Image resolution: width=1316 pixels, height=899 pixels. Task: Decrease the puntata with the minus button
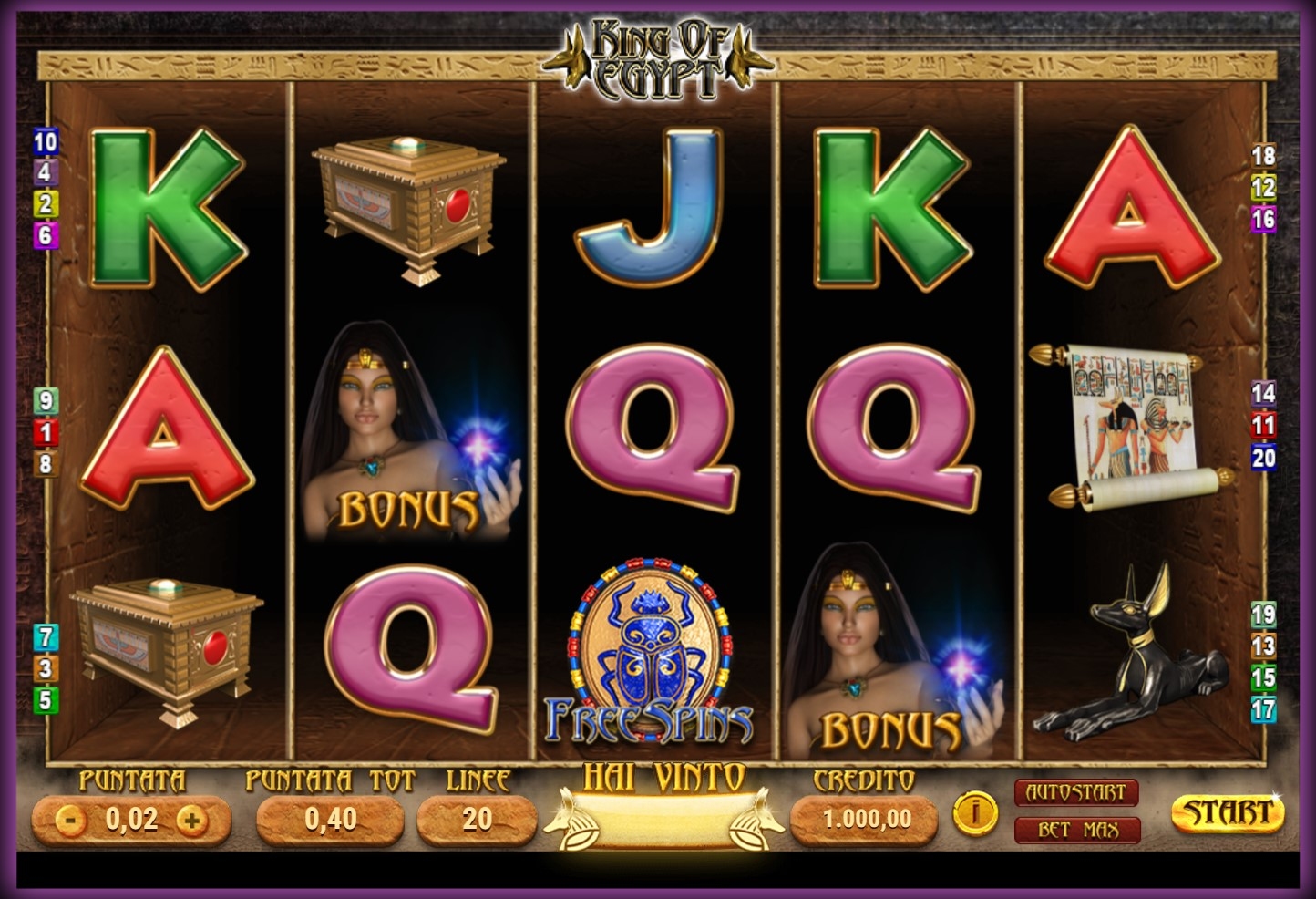(69, 820)
